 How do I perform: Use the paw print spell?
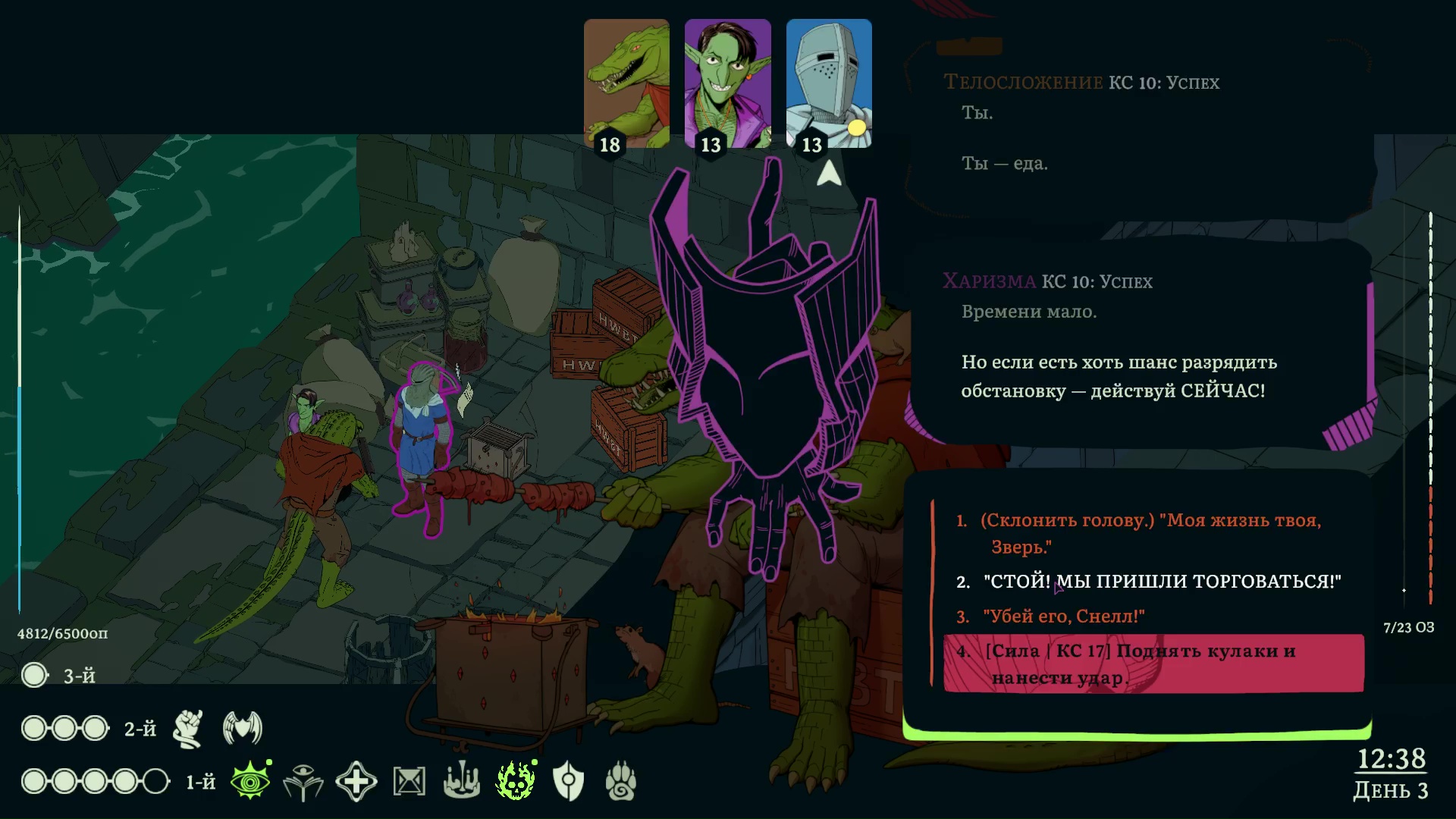click(621, 782)
